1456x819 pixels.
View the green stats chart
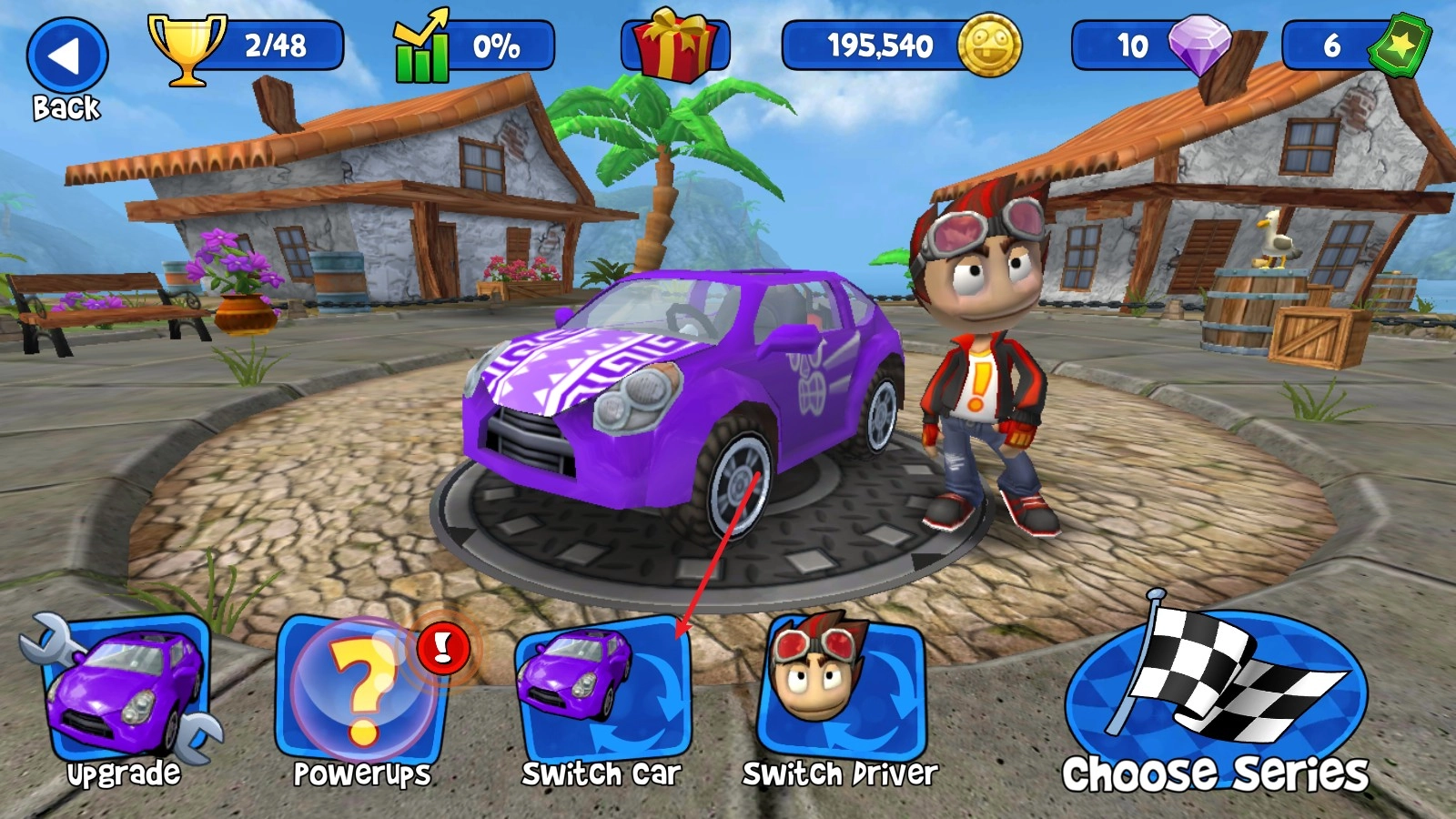coord(473,47)
